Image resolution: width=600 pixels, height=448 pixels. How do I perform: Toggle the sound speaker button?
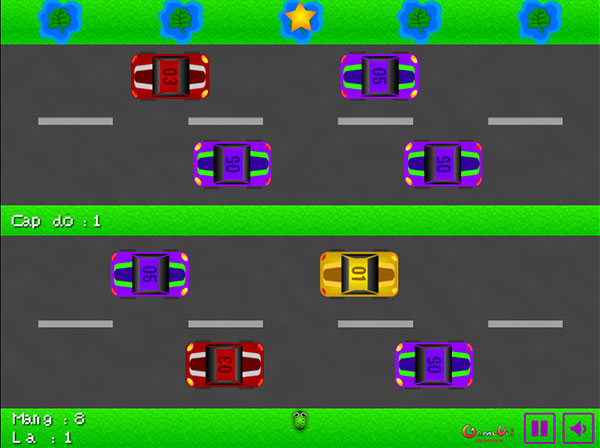578,428
